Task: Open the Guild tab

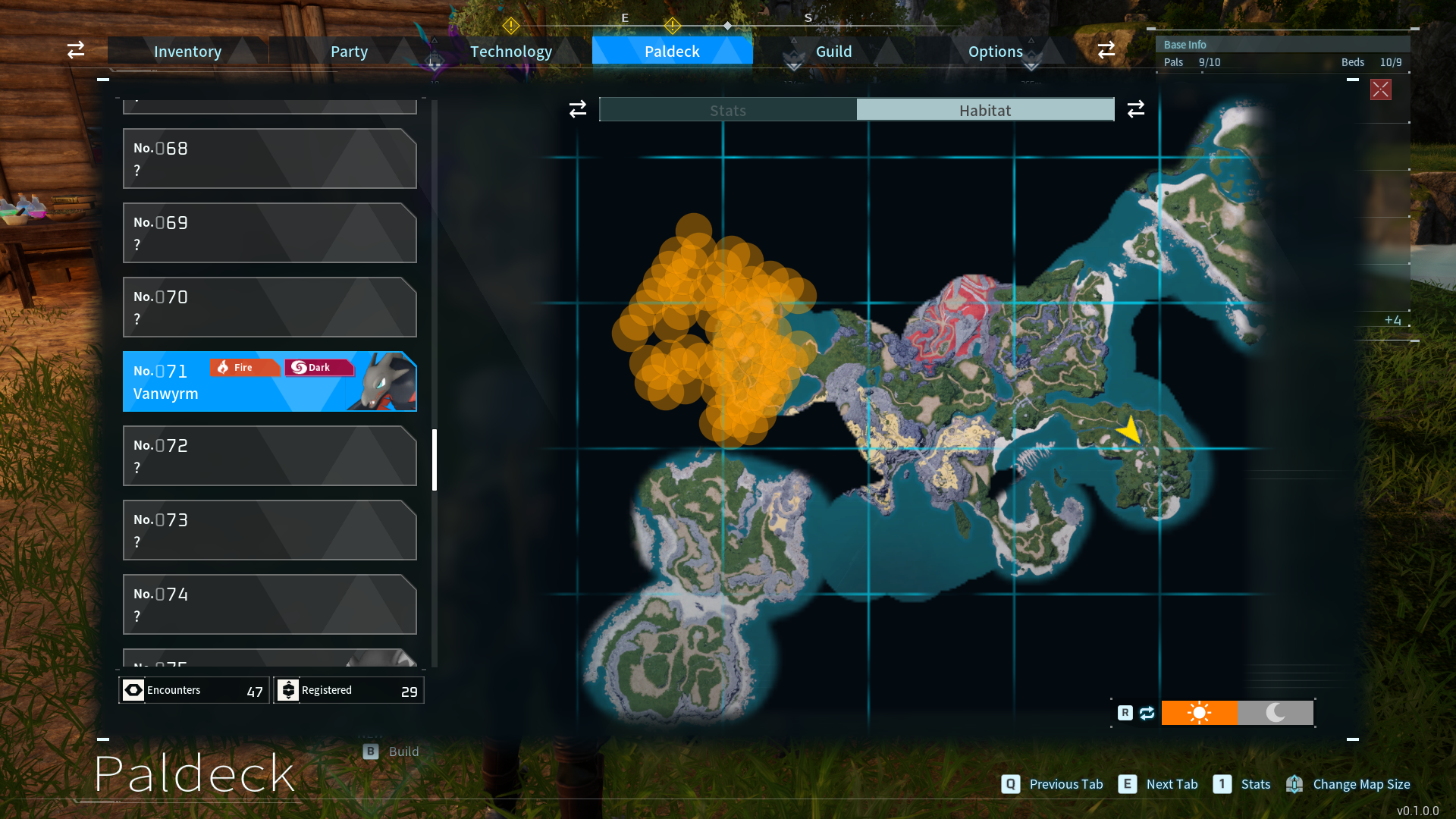Action: coord(833,51)
